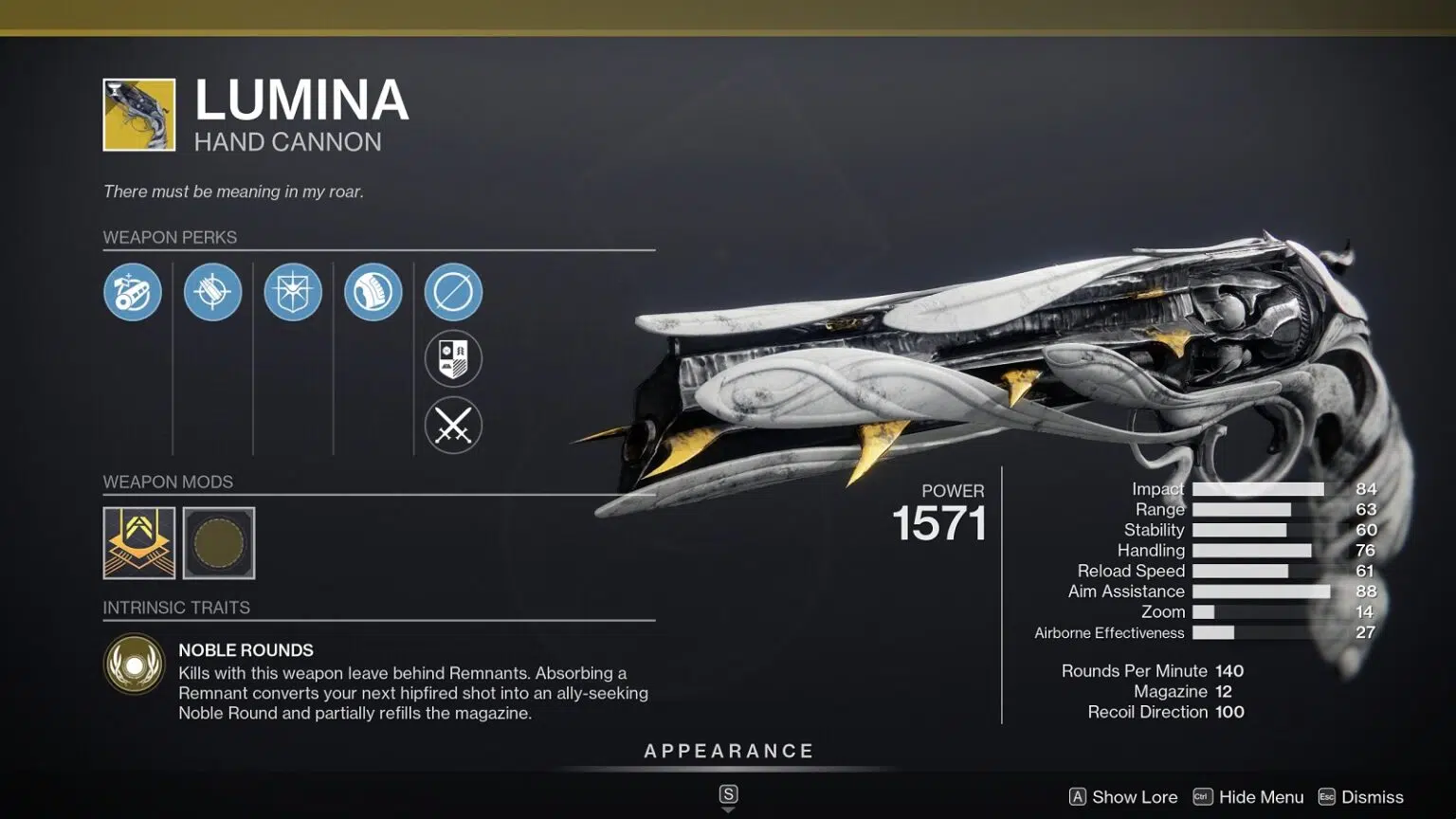Image resolution: width=1456 pixels, height=819 pixels.
Task: Inspect the Noble Rounds intrinsic trait icon
Action: (135, 664)
